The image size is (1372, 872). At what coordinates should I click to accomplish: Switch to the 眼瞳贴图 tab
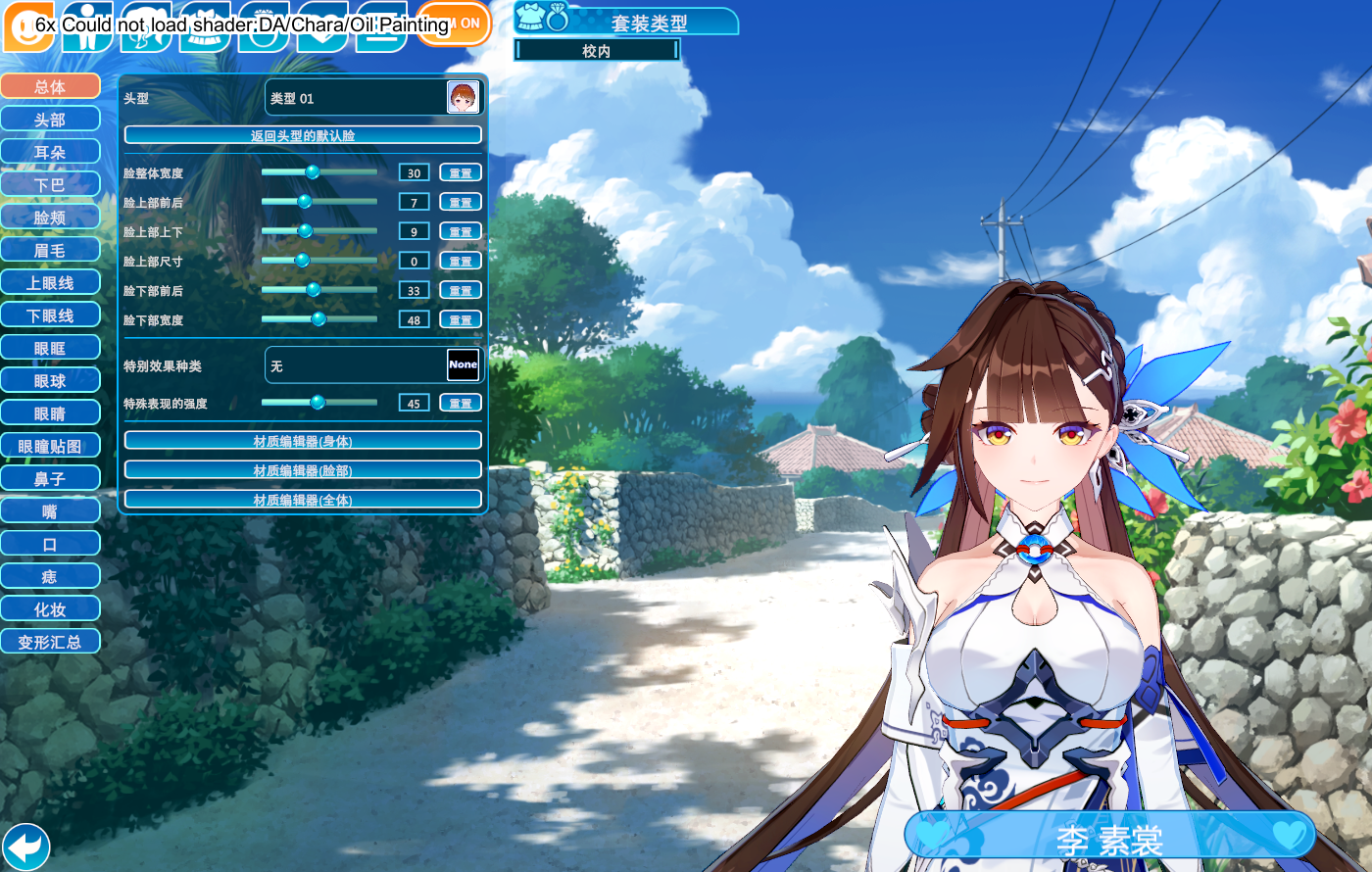(50, 446)
